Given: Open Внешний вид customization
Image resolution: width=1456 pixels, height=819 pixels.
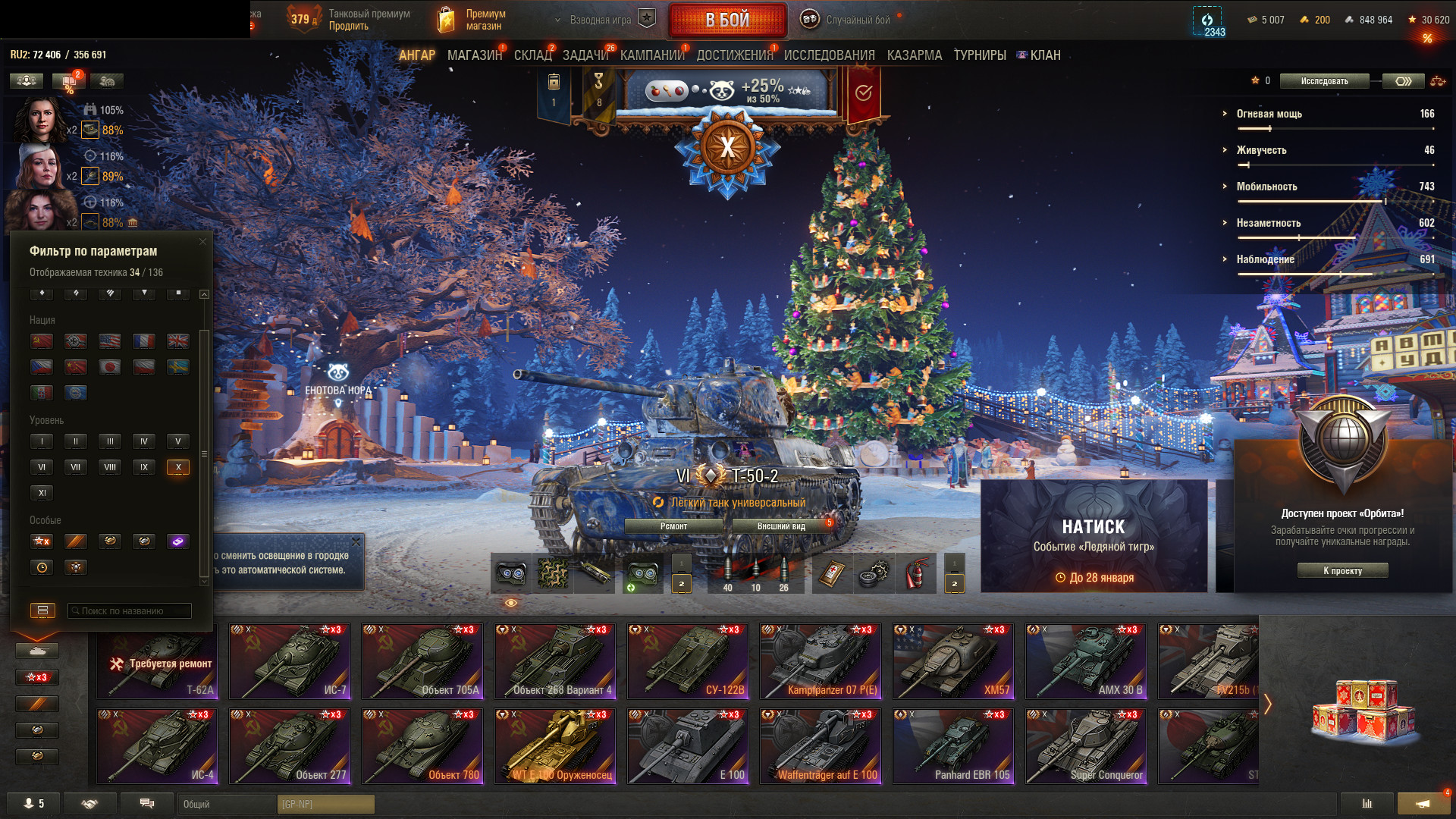Looking at the screenshot, I should 781,526.
